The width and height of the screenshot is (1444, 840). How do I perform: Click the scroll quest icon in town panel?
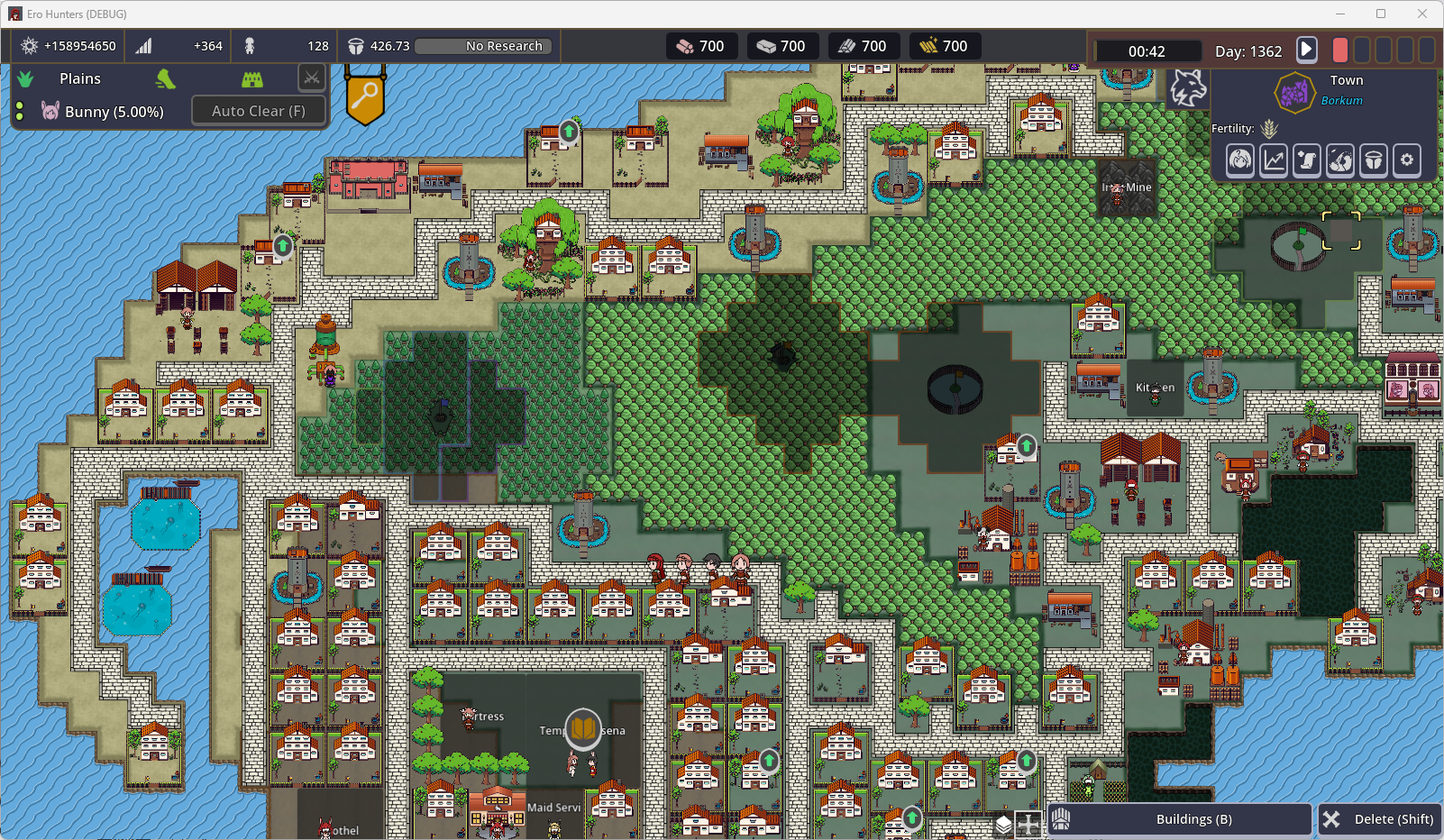click(x=1306, y=160)
